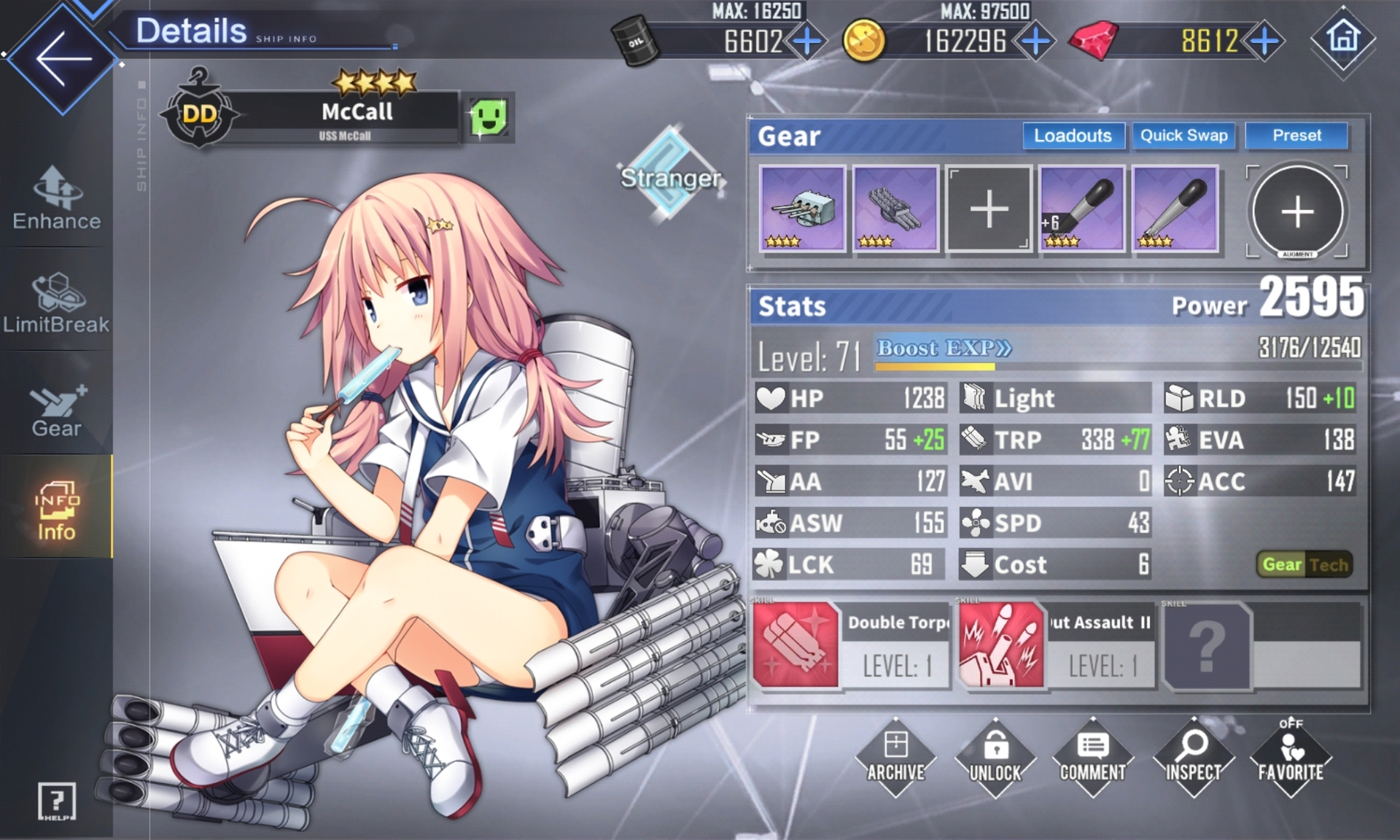Toggle the Favorite ship setting
The image size is (1400, 840).
(1291, 757)
